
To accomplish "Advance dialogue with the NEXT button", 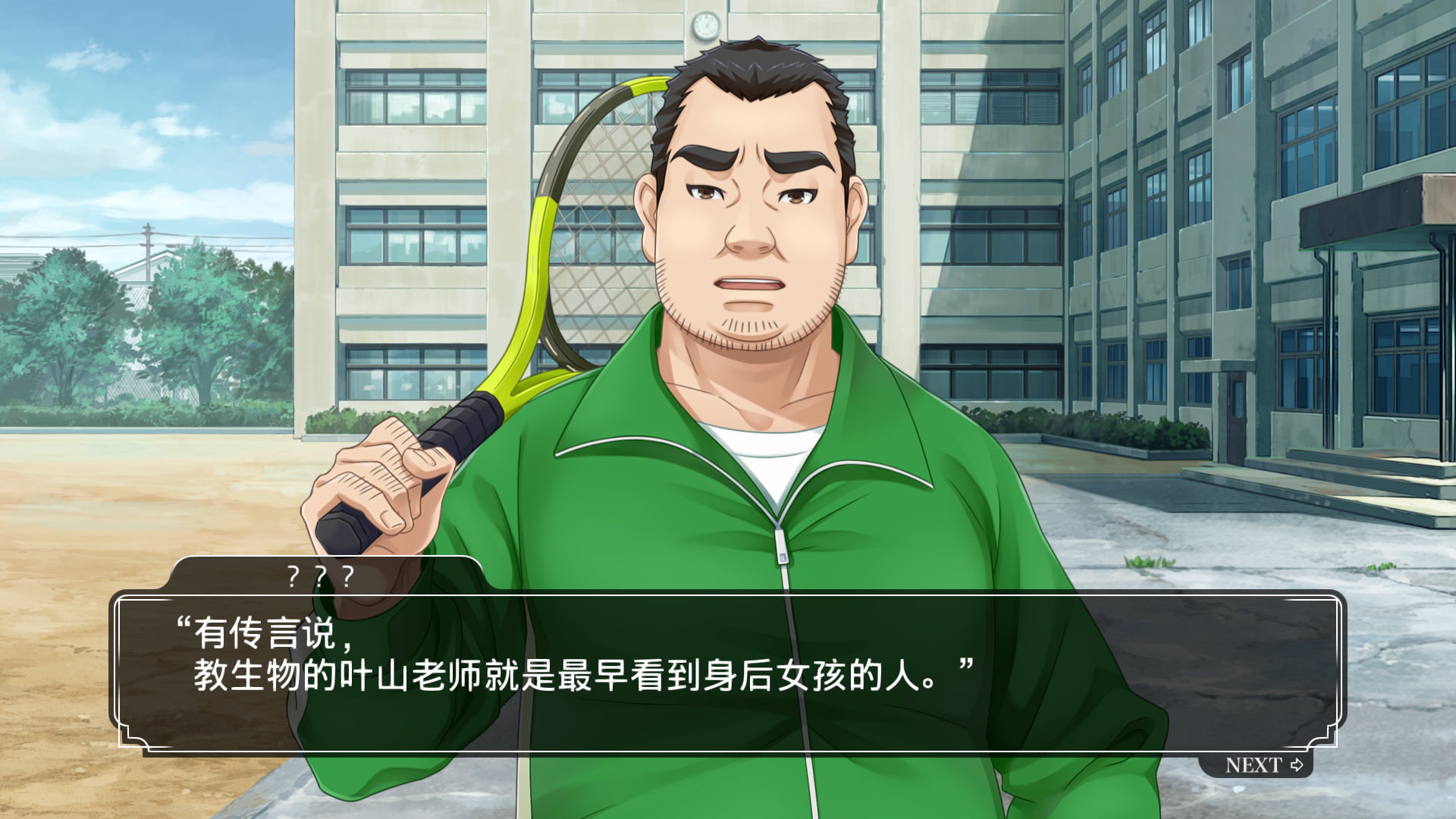I will pos(1263,764).
